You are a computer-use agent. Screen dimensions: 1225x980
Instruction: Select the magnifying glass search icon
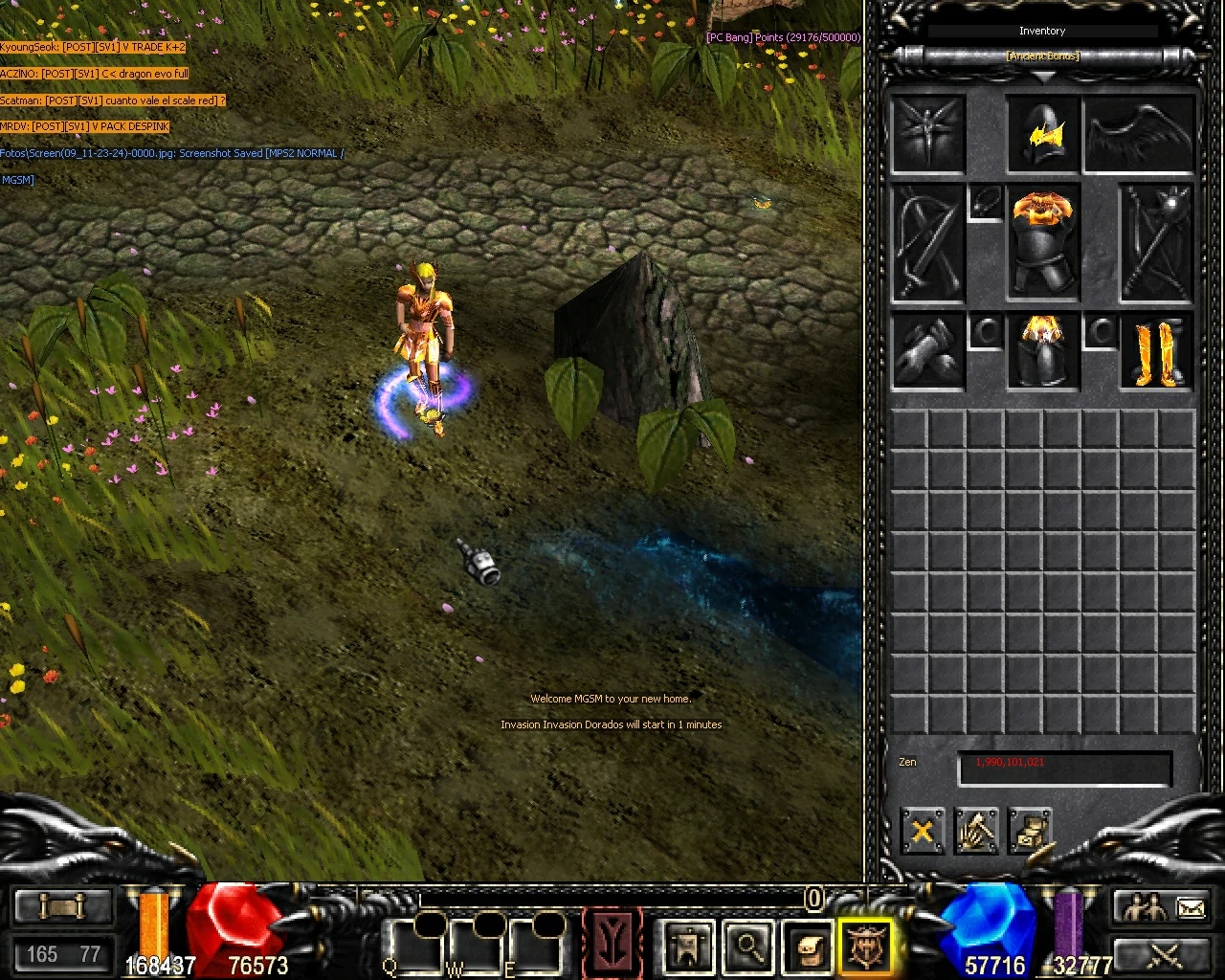(748, 944)
